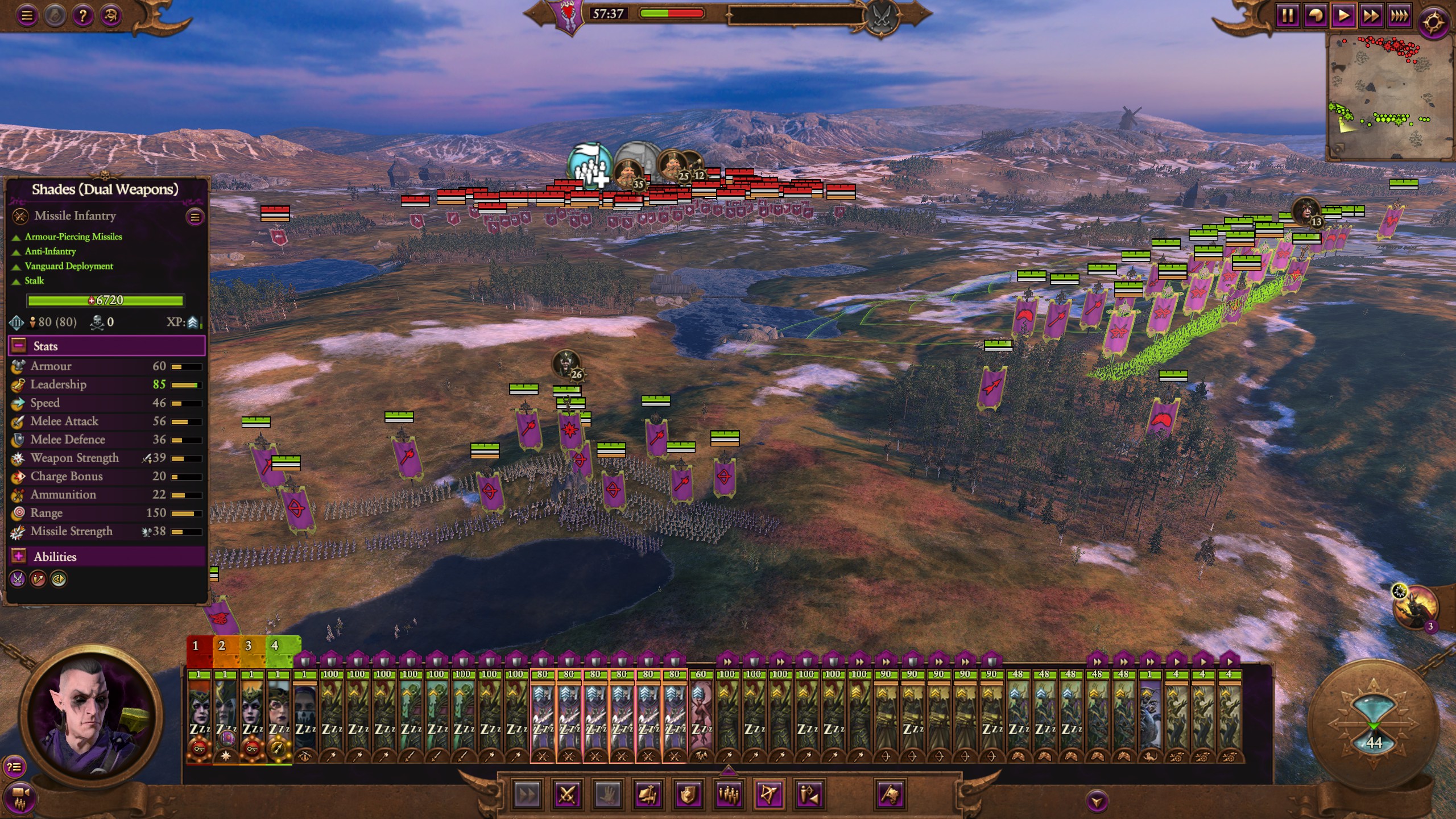
Task: Select the fastest battle speed icon
Action: [1399, 15]
